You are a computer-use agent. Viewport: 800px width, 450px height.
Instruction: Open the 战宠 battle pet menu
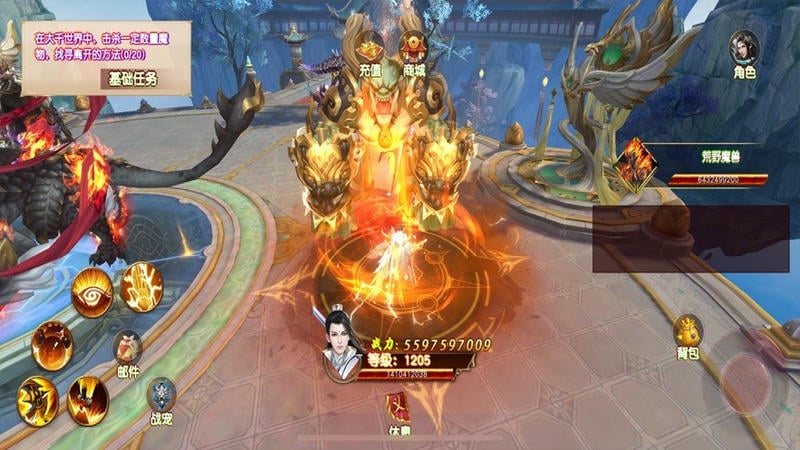point(161,400)
